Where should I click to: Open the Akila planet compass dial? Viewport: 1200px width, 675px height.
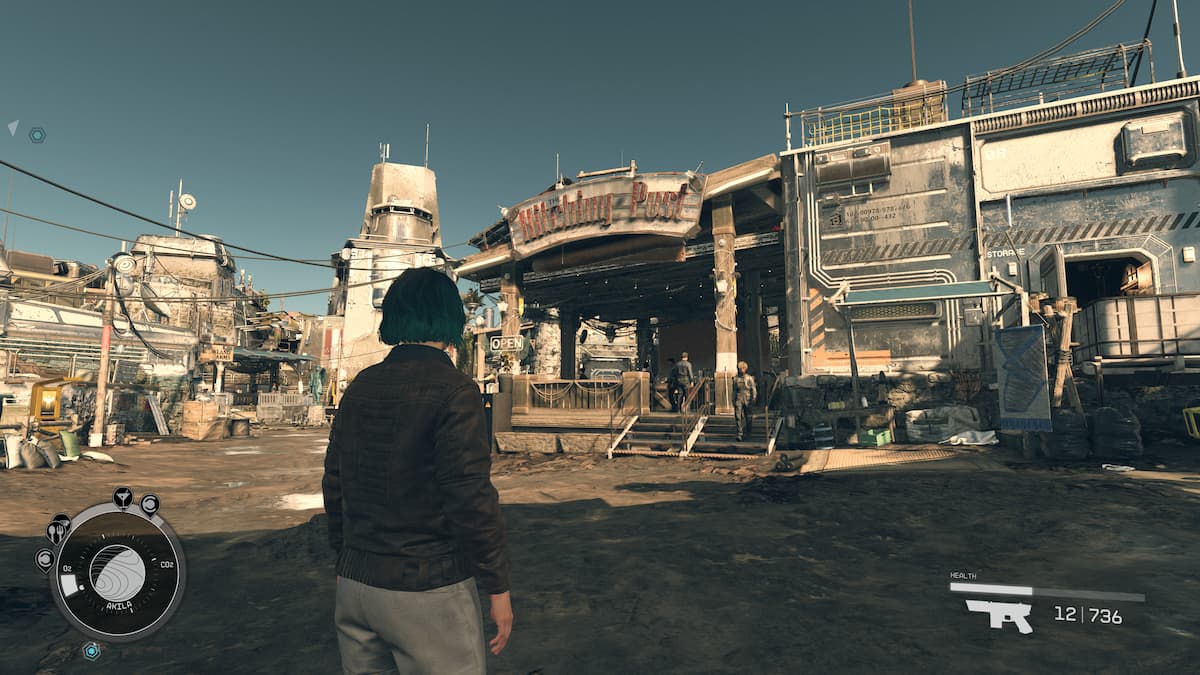(117, 572)
